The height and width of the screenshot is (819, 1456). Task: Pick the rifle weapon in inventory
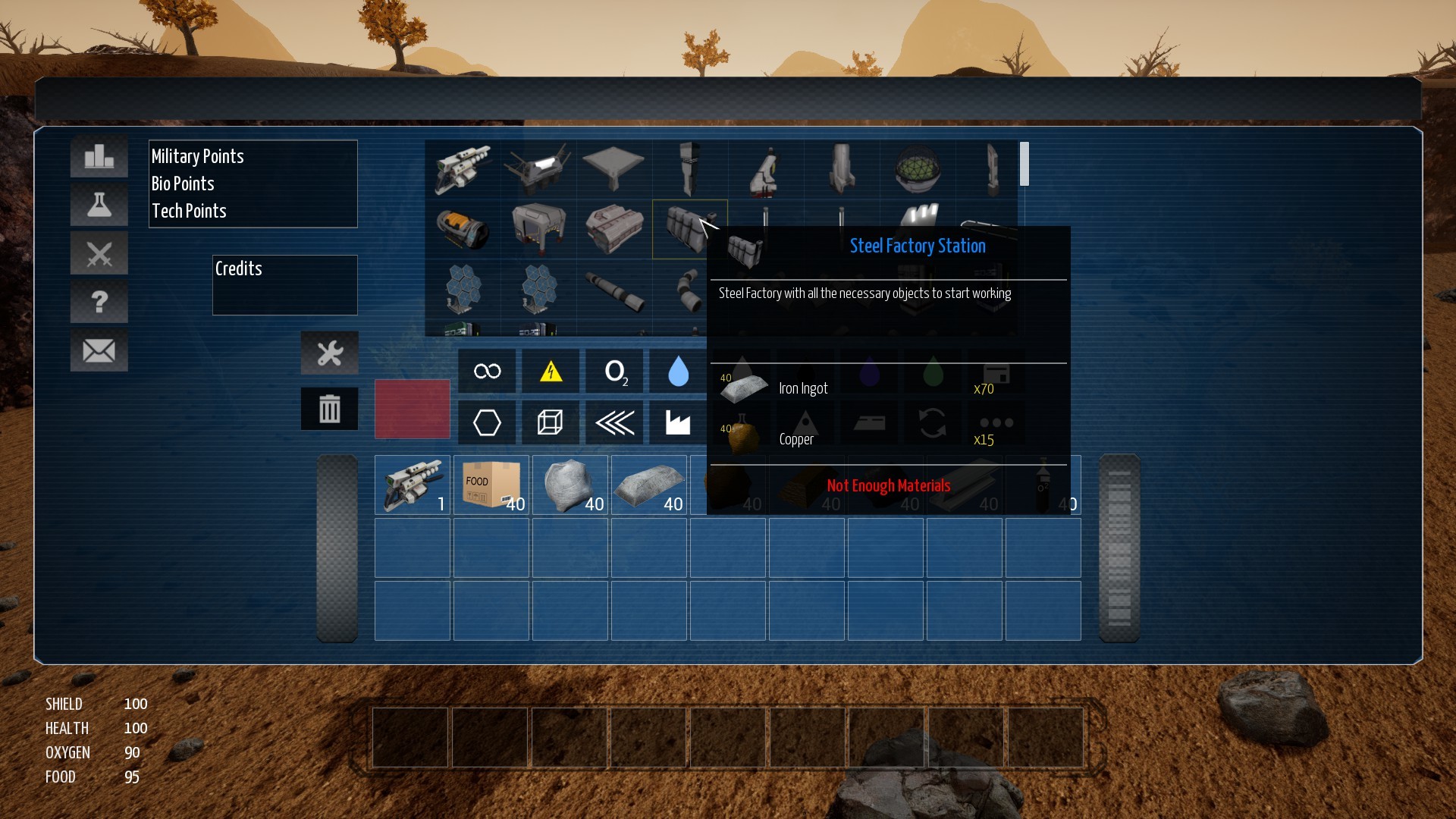coord(413,485)
